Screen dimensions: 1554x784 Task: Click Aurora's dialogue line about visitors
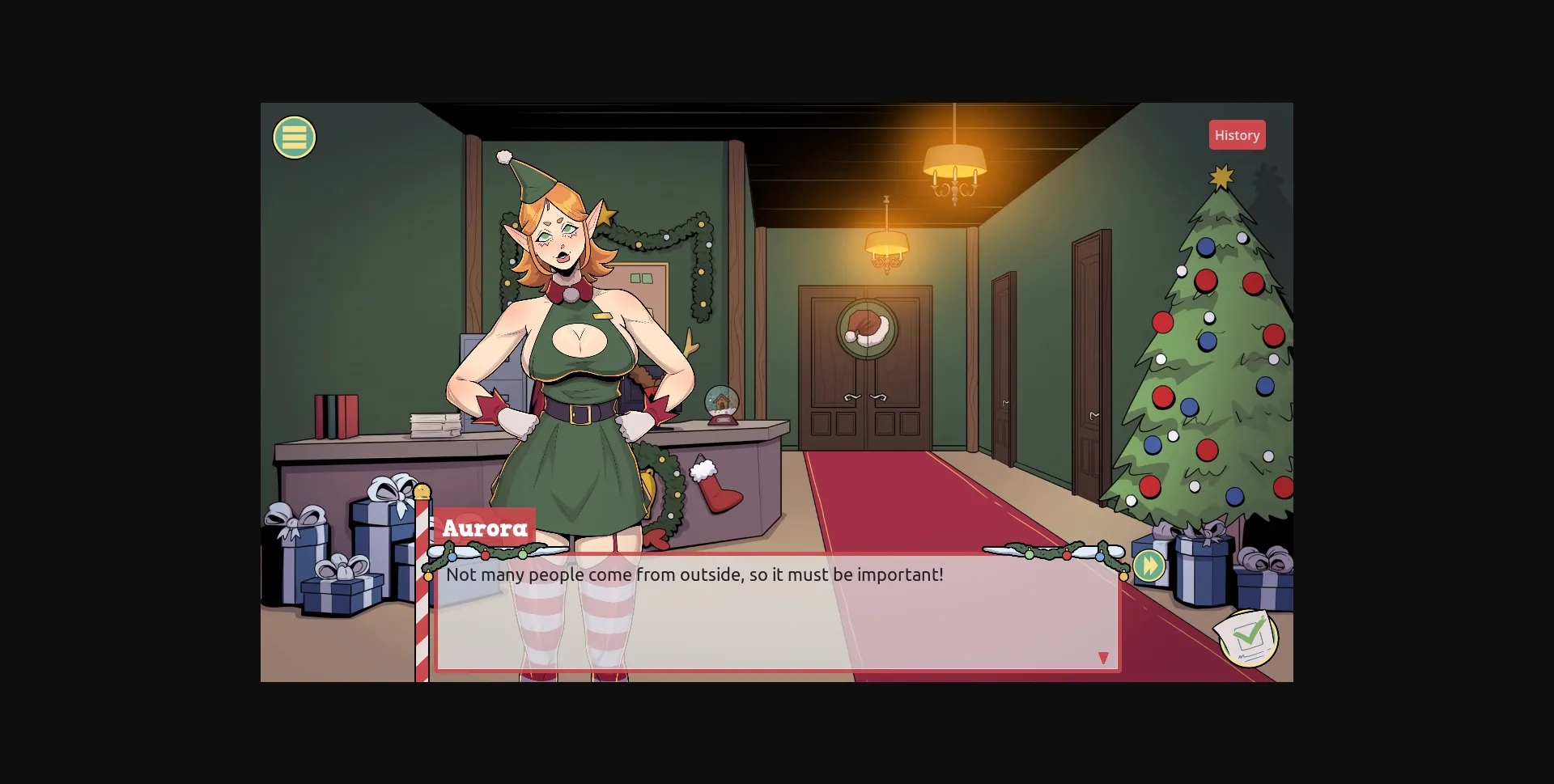point(694,575)
